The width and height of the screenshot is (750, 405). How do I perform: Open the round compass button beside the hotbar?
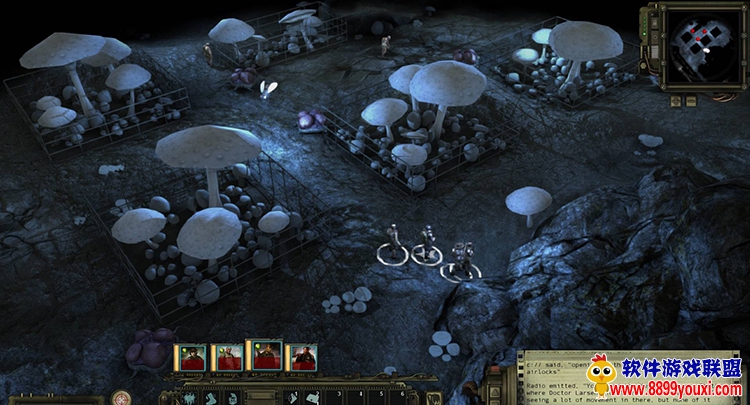point(121,397)
